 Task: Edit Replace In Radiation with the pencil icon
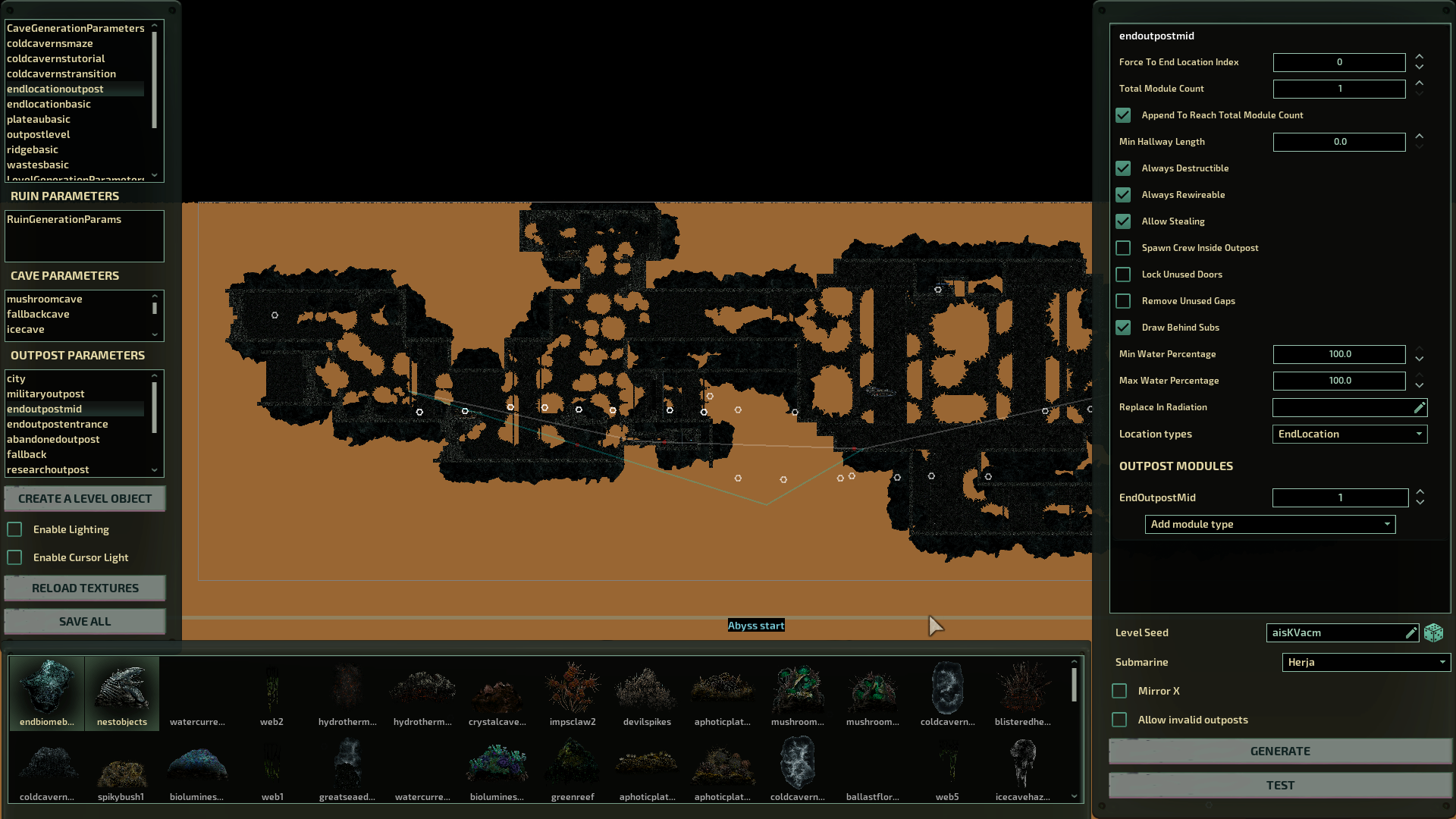click(1420, 407)
